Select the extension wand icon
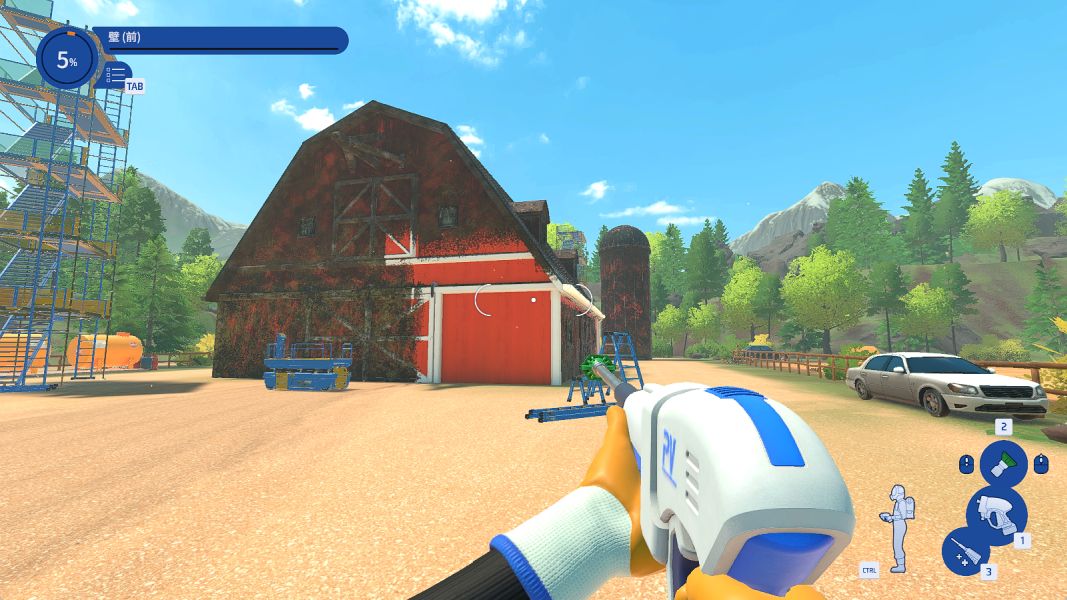 point(966,551)
